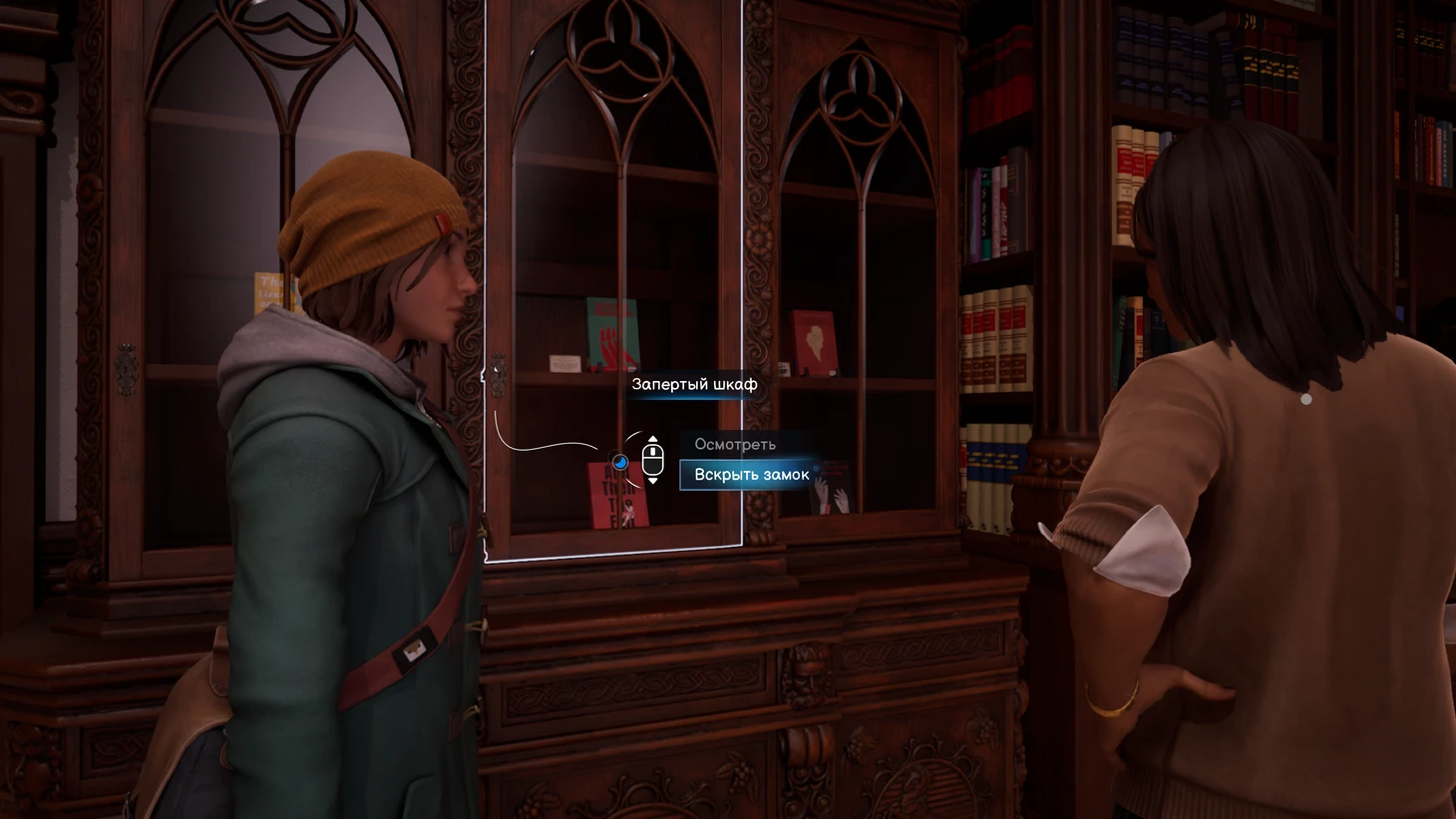Choose the "Осмотреть" interaction option

click(735, 445)
